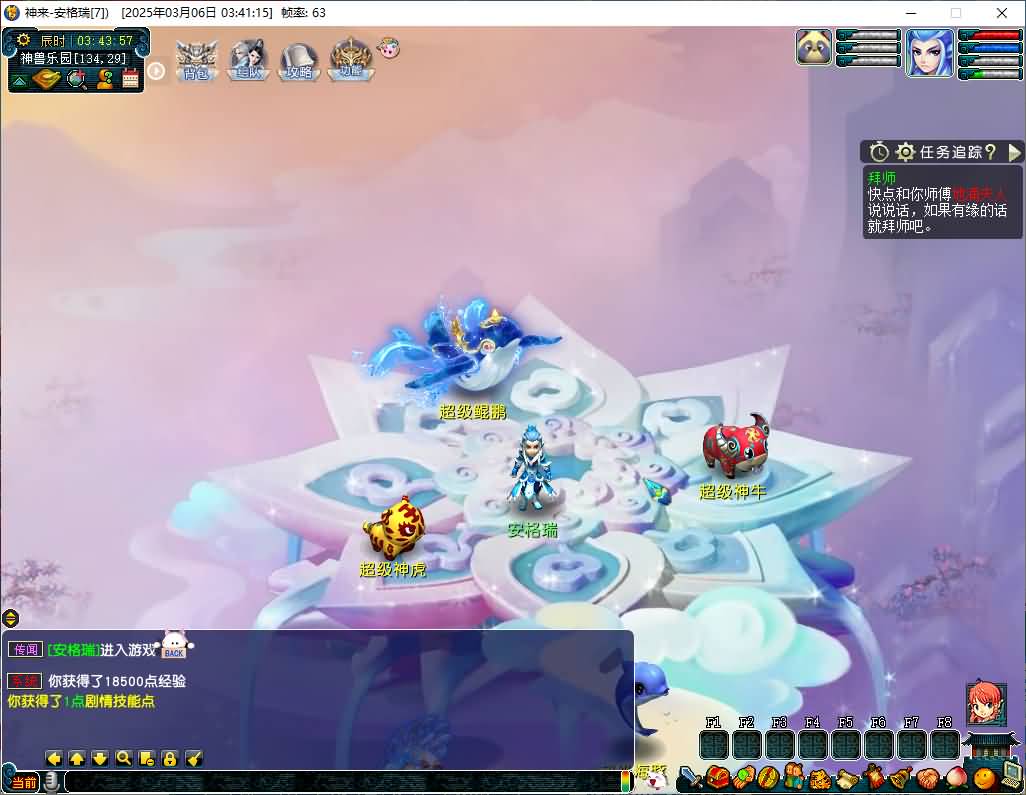Clear chat with the broom button

coord(194,758)
